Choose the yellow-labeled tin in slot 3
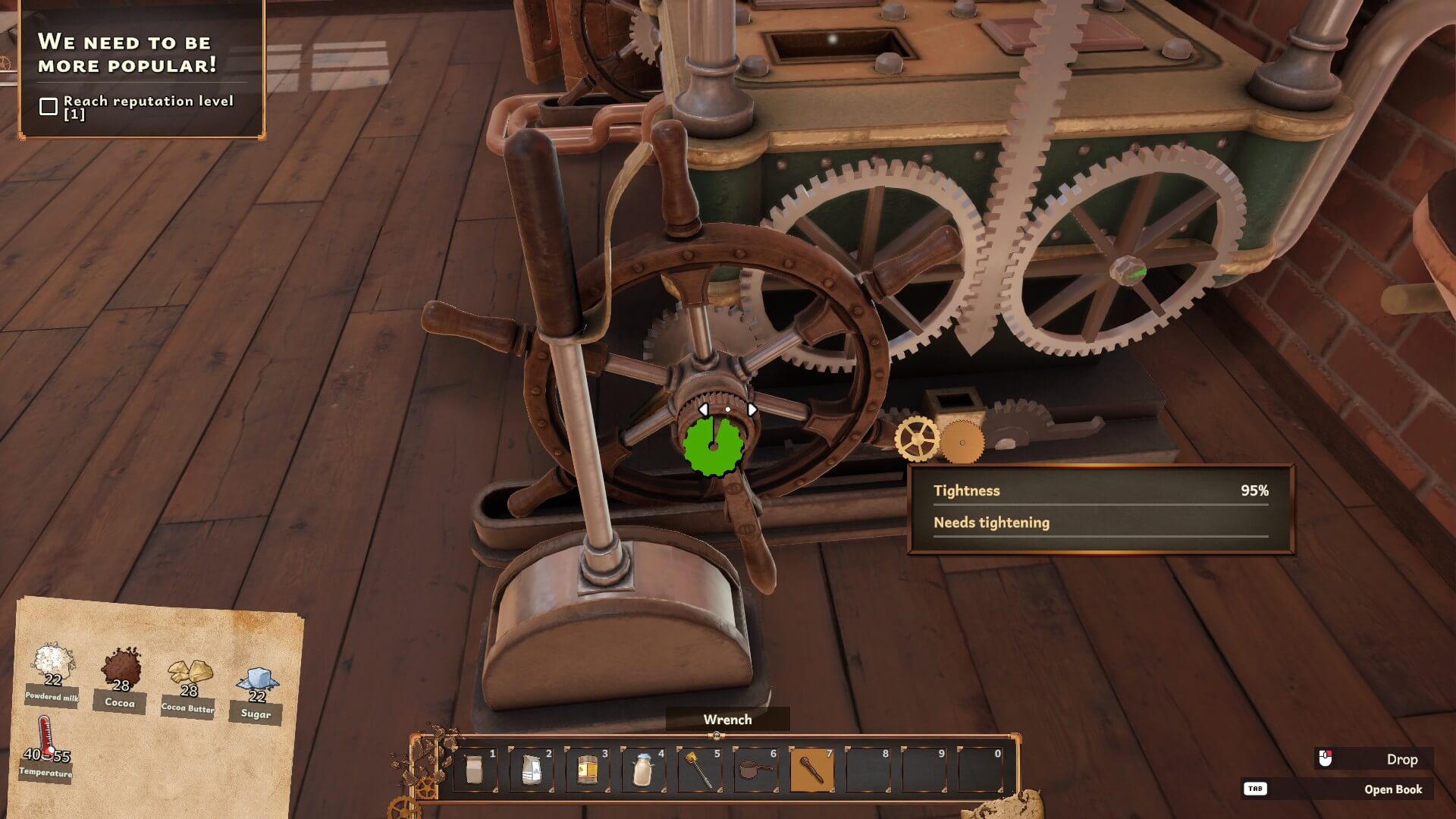Screen dimensions: 1456x819 pos(586,770)
